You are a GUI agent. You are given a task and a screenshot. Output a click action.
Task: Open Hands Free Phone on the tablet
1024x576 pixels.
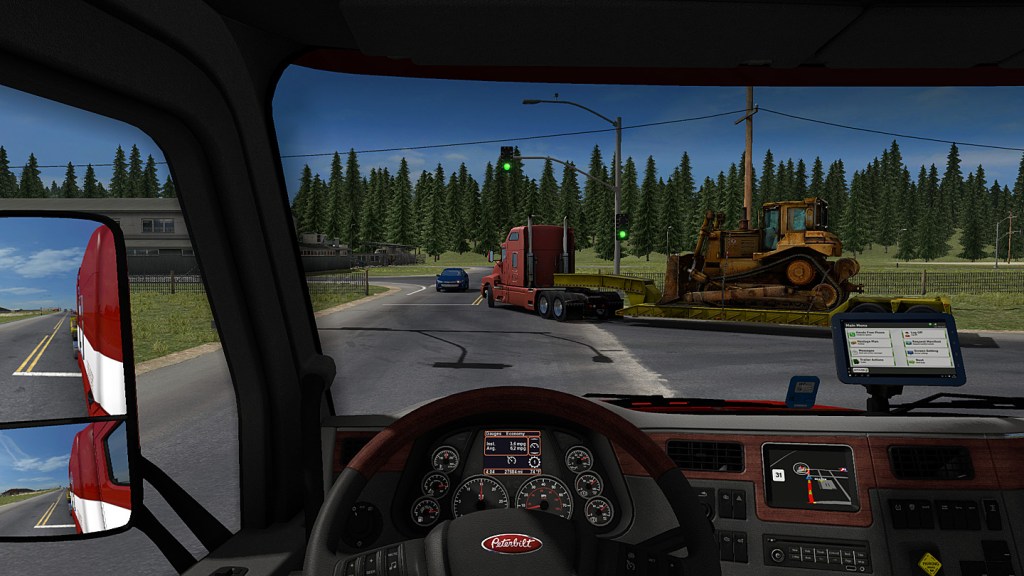tap(869, 333)
